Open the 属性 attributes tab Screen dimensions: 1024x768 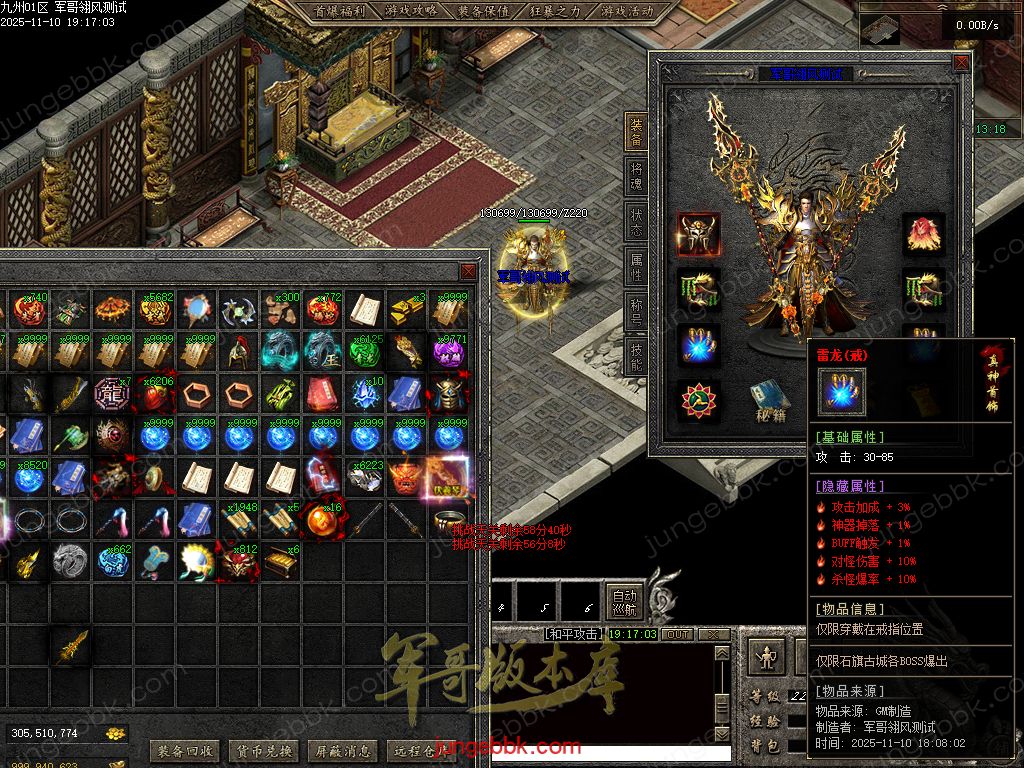[636, 265]
